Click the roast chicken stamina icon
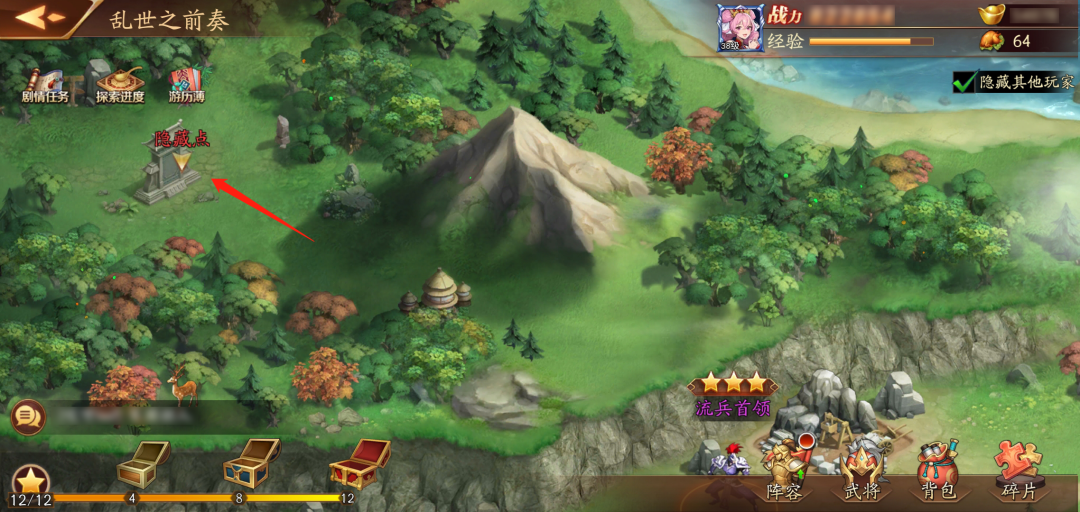Screen dimensions: 1080x512 click(990, 41)
